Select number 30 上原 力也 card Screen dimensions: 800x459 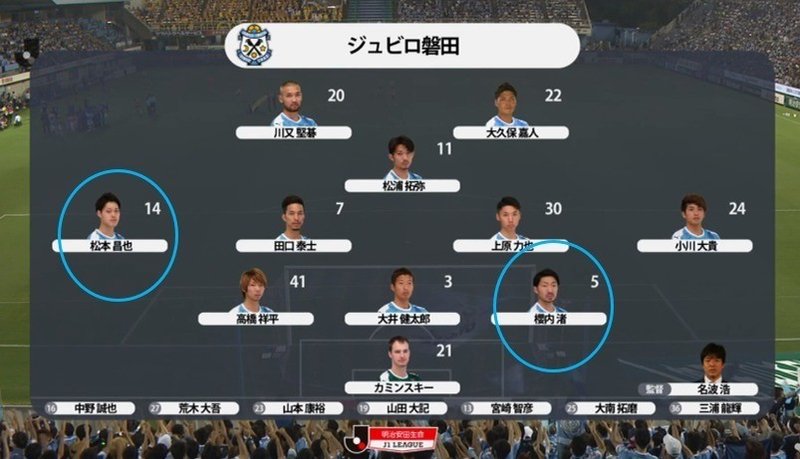pyautogui.click(x=510, y=244)
